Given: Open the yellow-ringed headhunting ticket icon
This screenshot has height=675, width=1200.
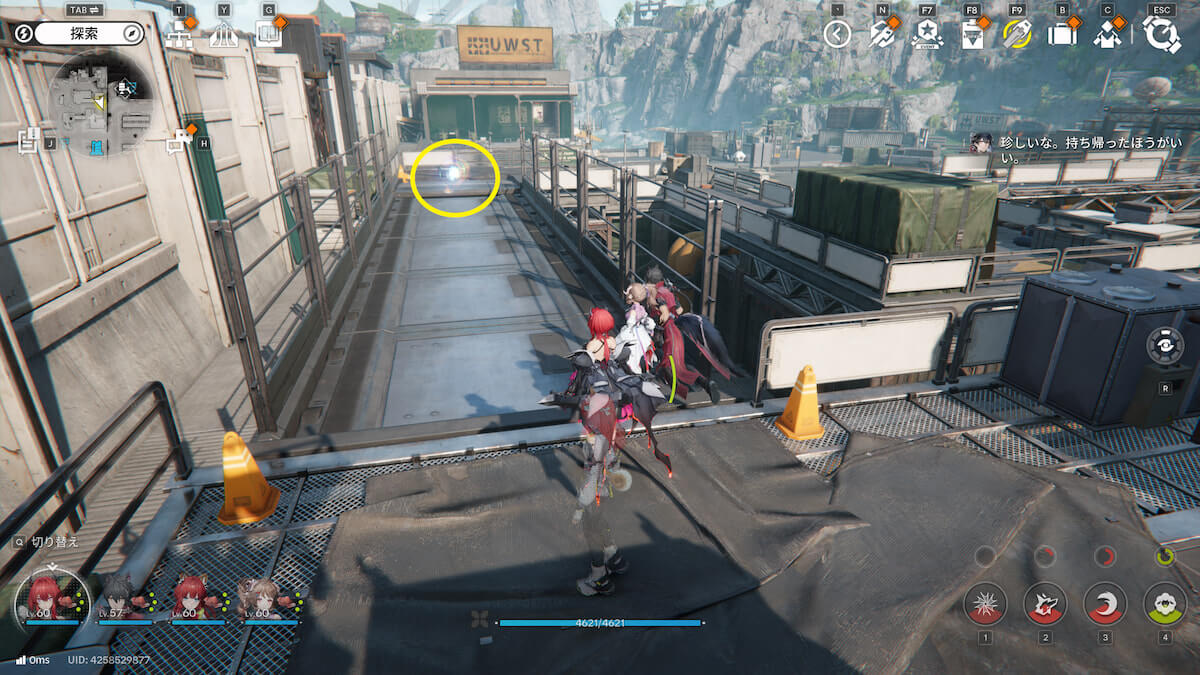Looking at the screenshot, I should click(x=1016, y=35).
